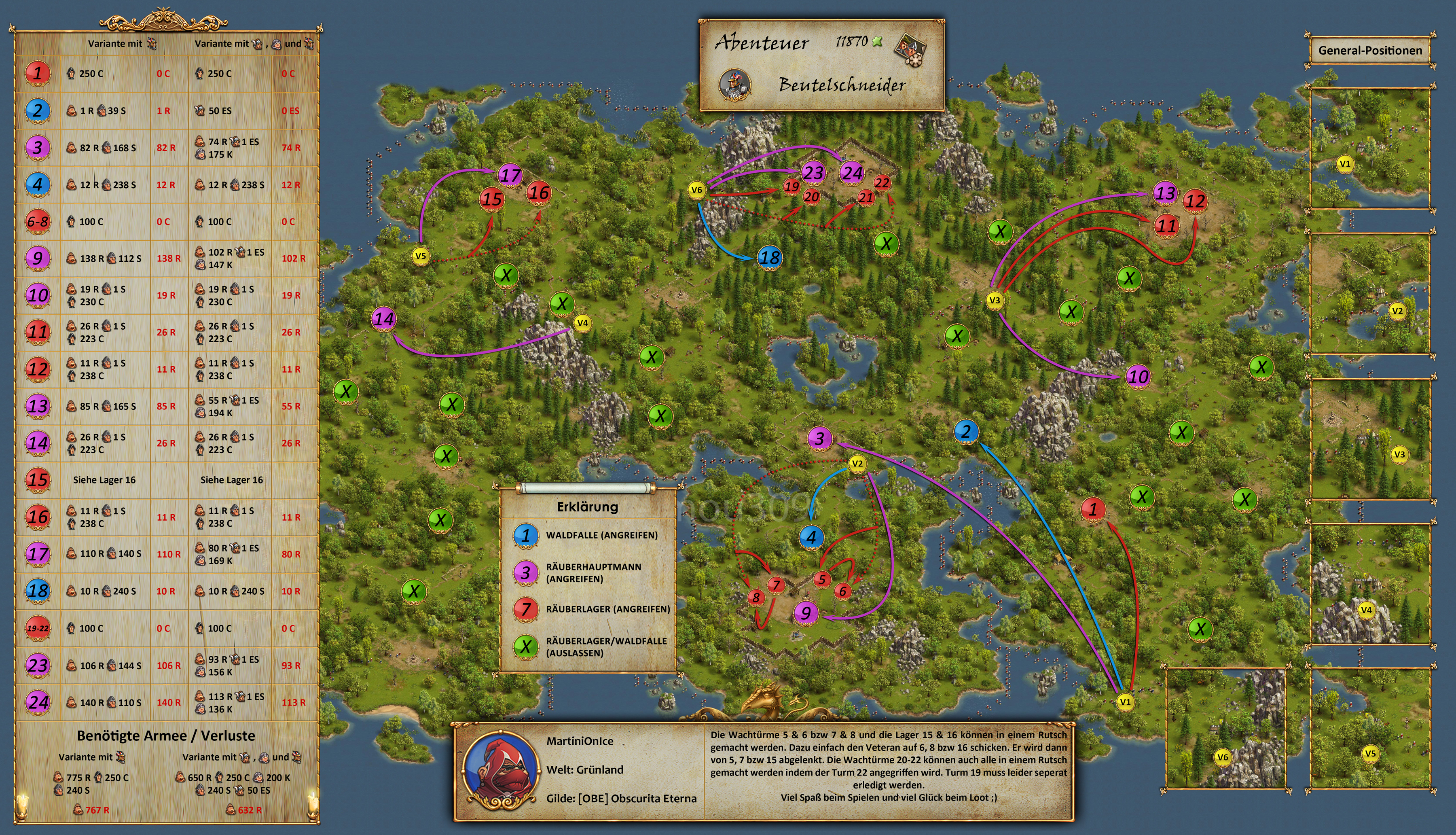Select the V1 general position thumbnail
This screenshot has height=835, width=1456.
[1369, 148]
